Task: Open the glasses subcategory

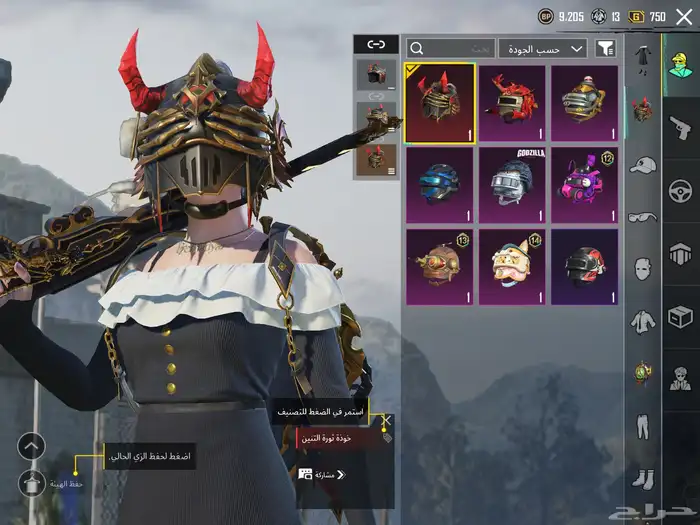Action: pos(642,216)
